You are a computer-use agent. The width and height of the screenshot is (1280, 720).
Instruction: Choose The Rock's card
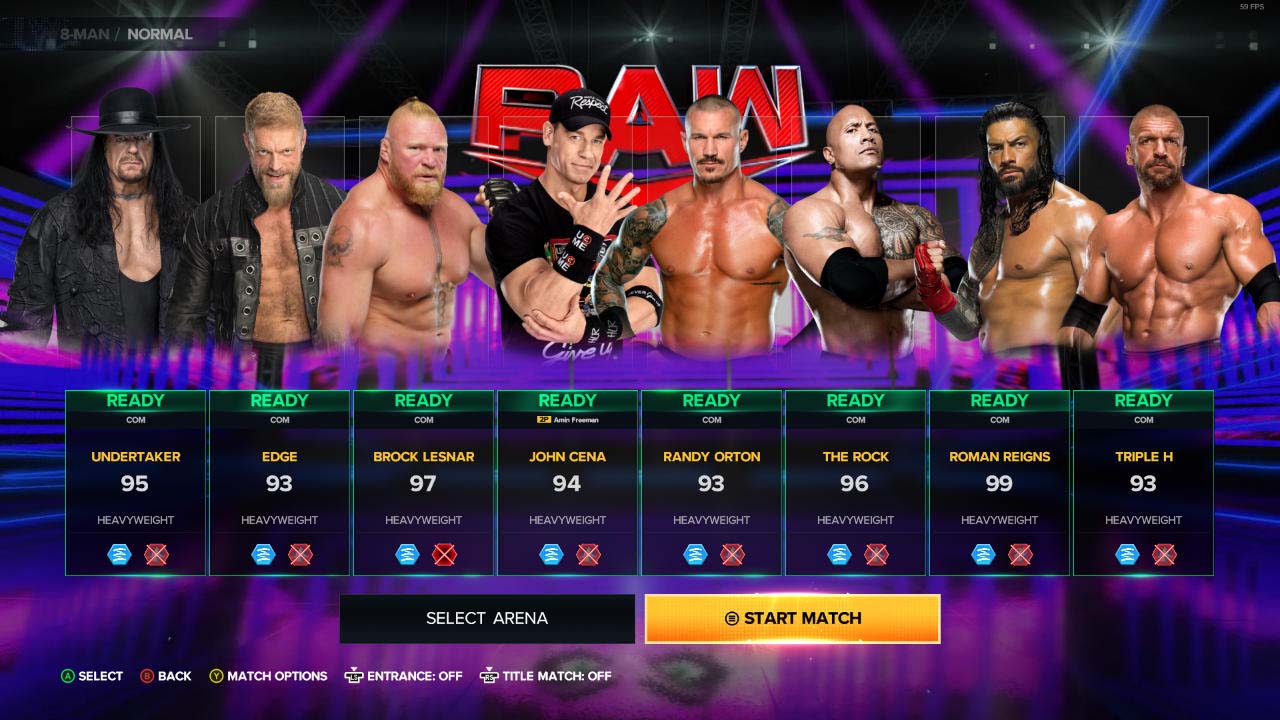pos(855,482)
